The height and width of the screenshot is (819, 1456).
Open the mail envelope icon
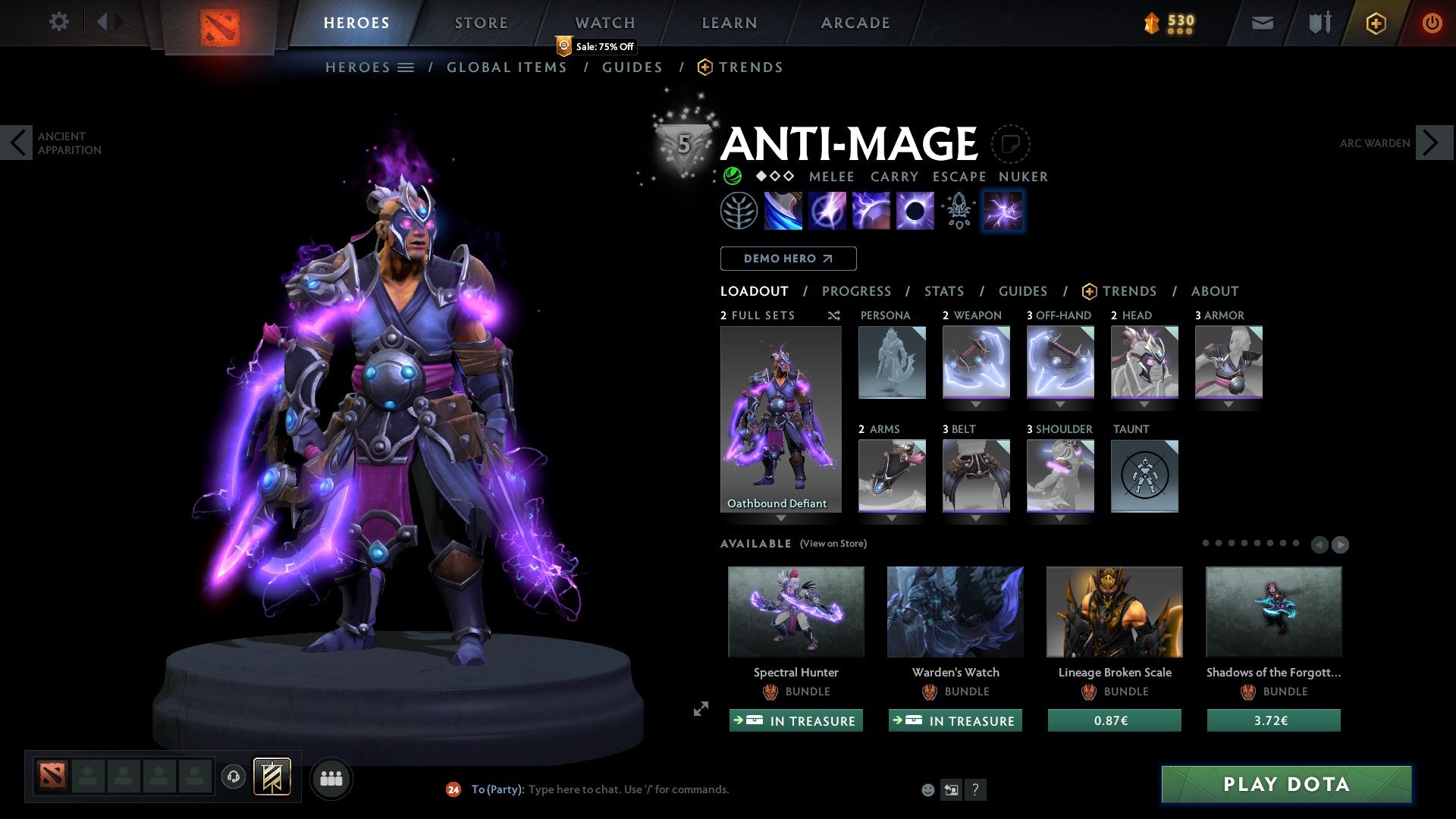1263,23
